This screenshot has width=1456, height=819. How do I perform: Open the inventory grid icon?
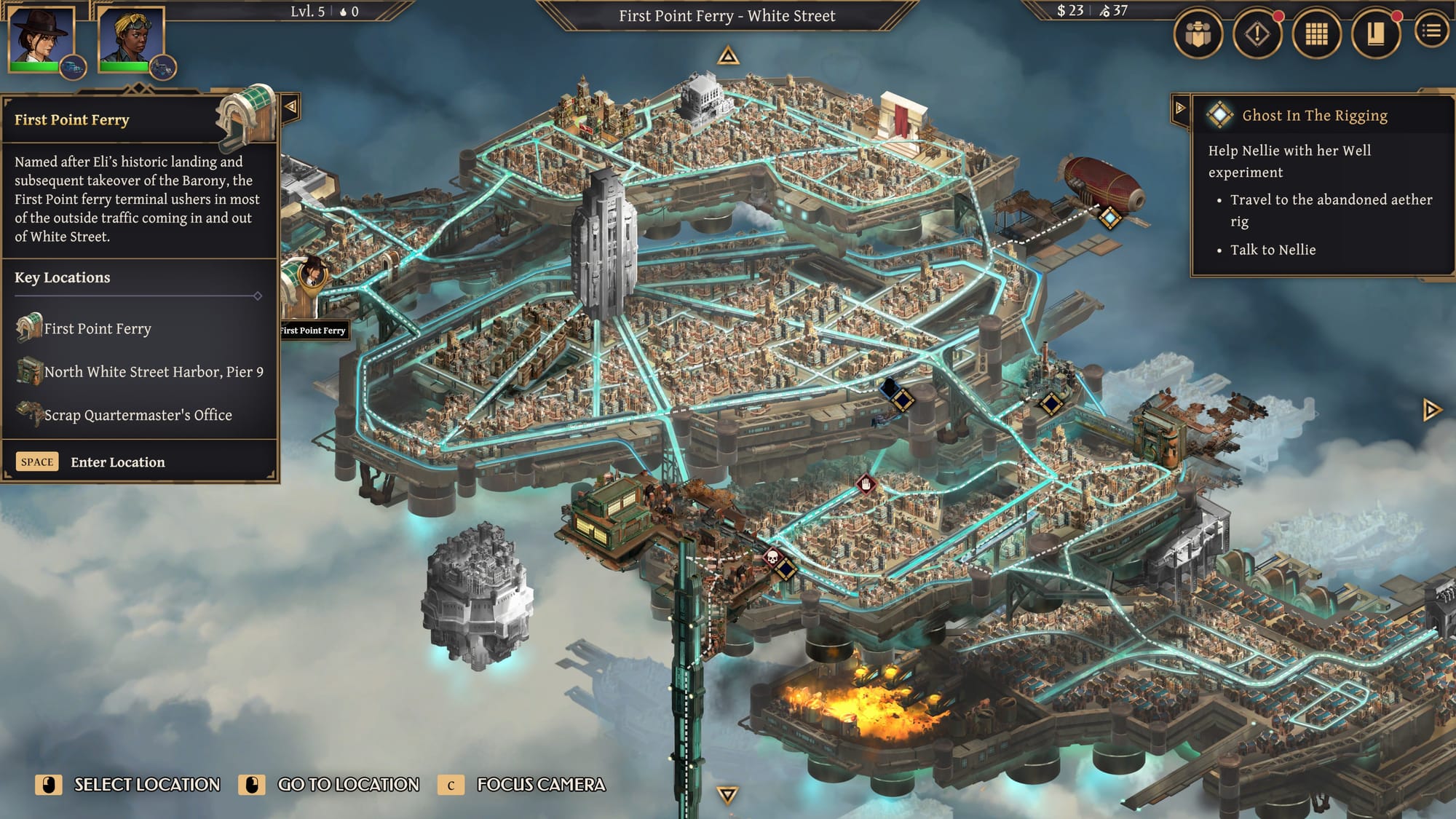[1316, 33]
